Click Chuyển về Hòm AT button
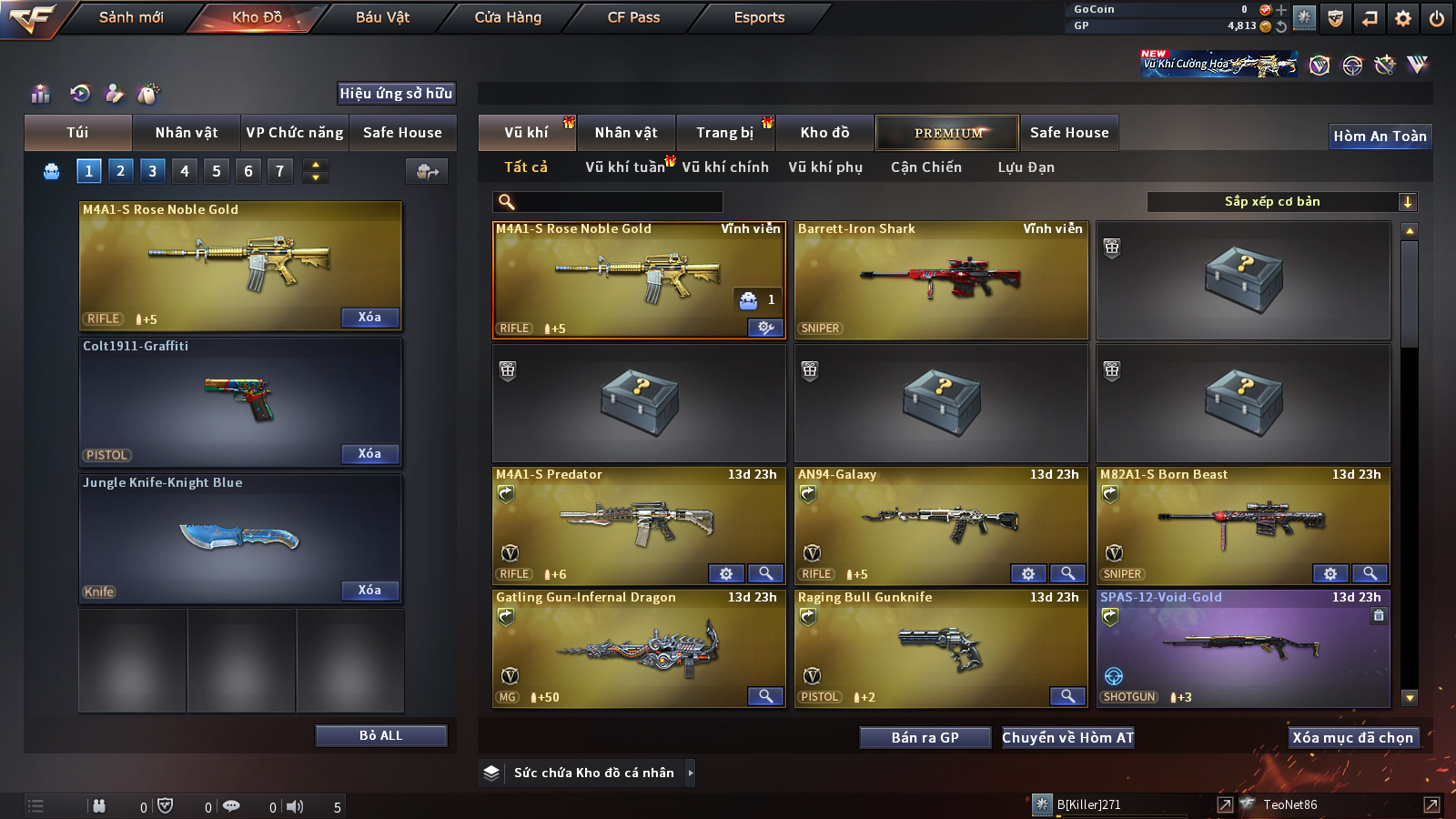 point(1067,738)
